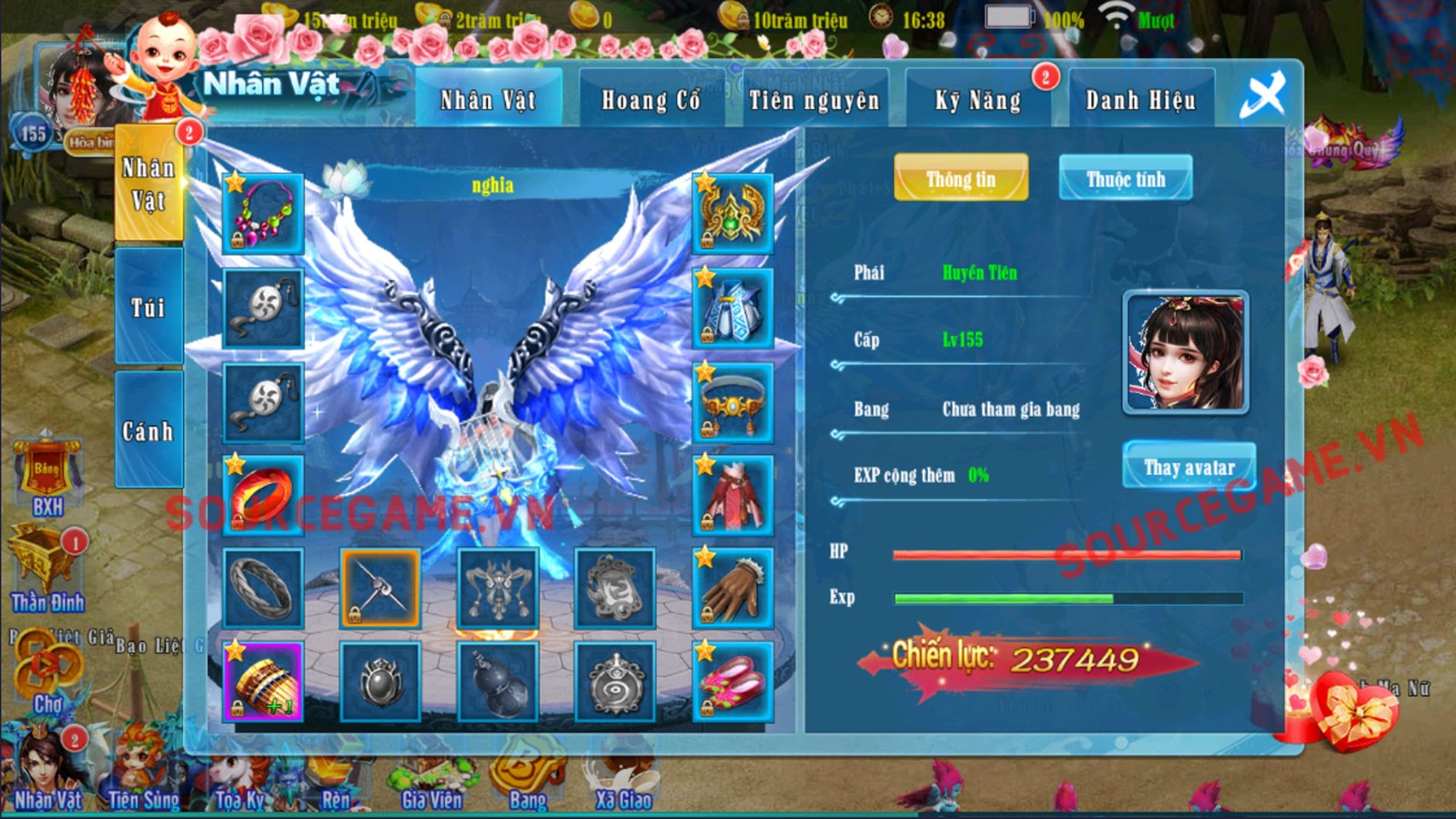Image resolution: width=1456 pixels, height=819 pixels.
Task: Select the gem necklace equipment slot
Action: click(x=263, y=214)
